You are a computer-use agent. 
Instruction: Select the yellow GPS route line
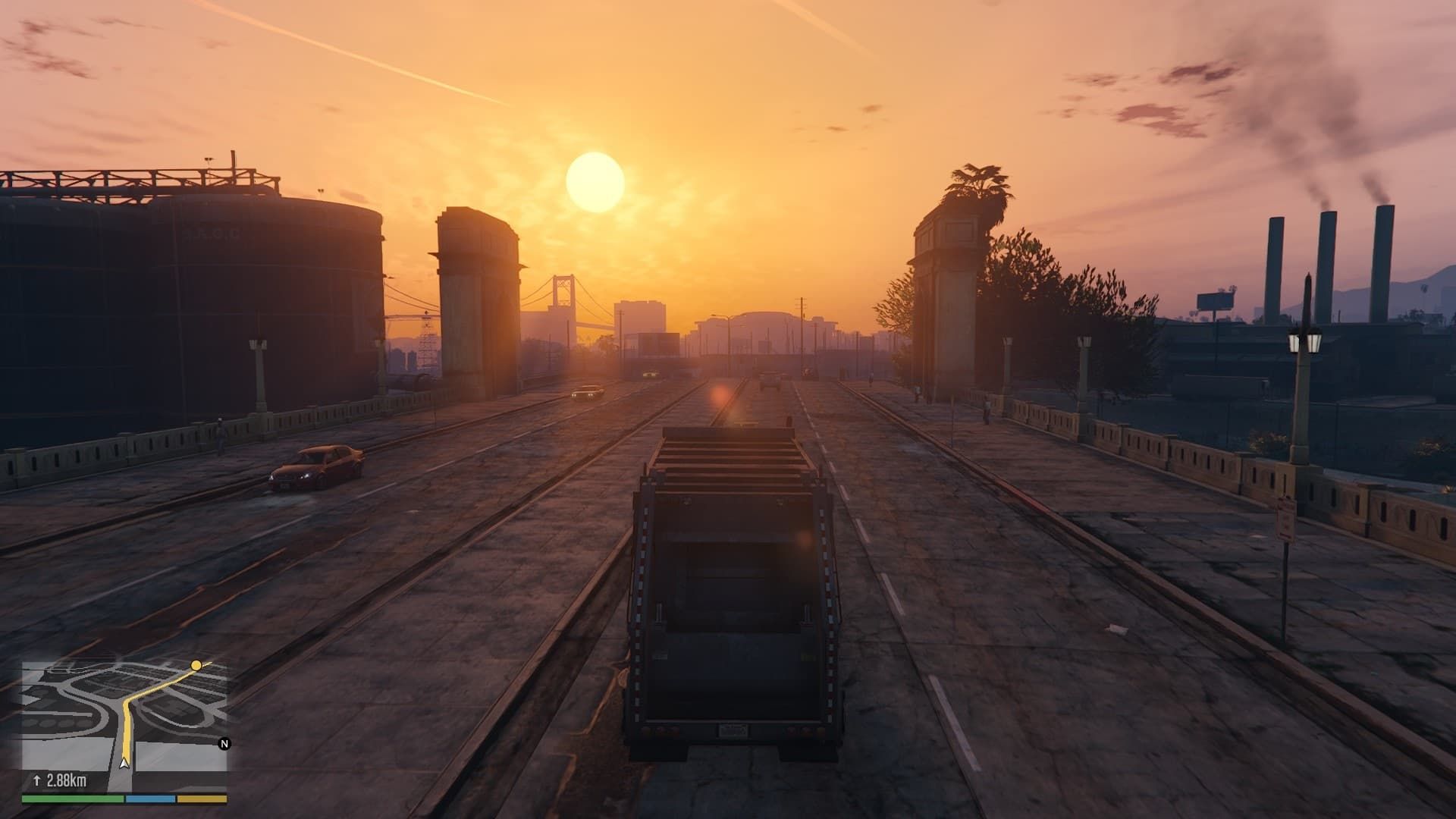click(126, 728)
